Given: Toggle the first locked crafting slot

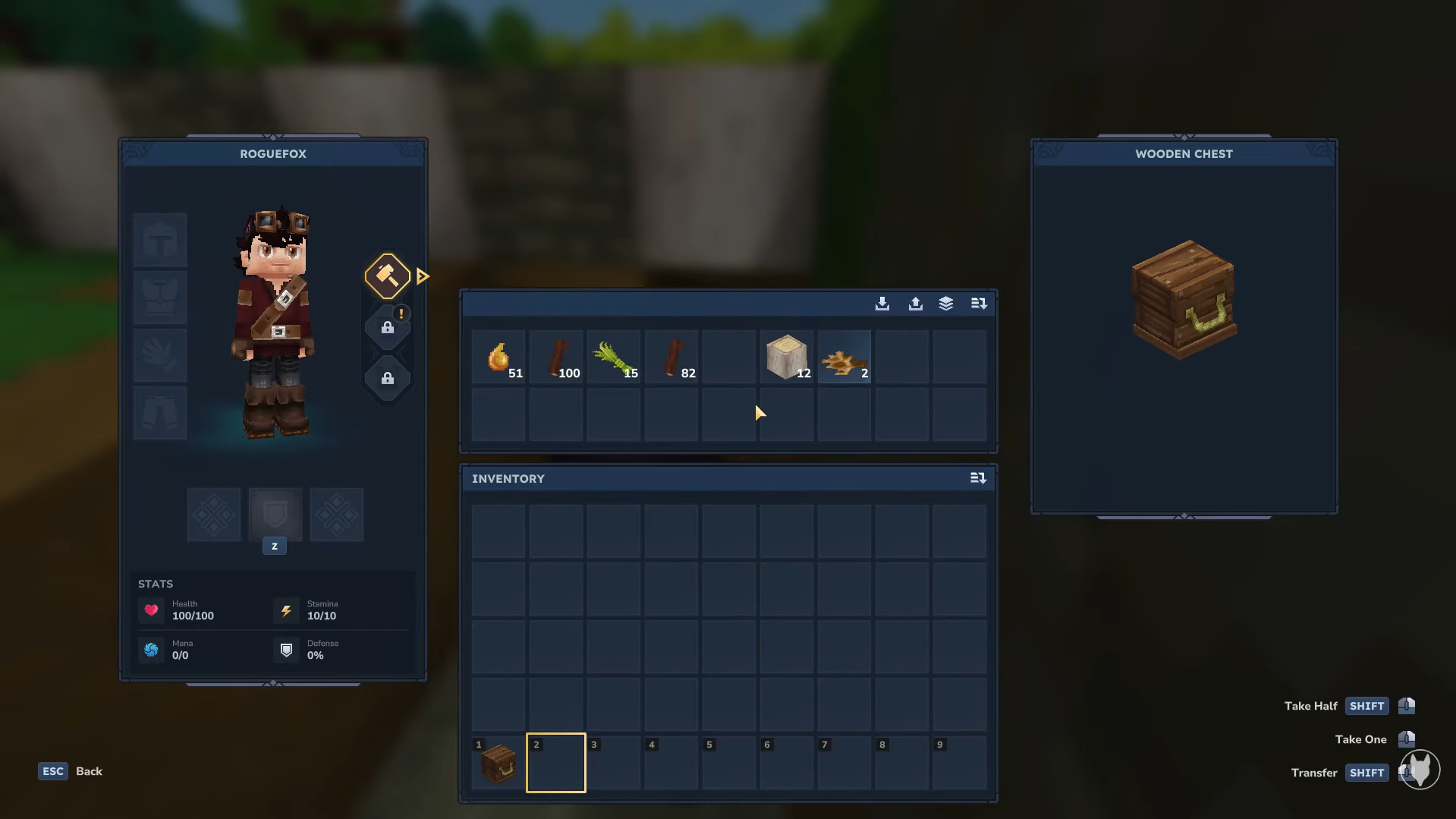Looking at the screenshot, I should pos(387,328).
